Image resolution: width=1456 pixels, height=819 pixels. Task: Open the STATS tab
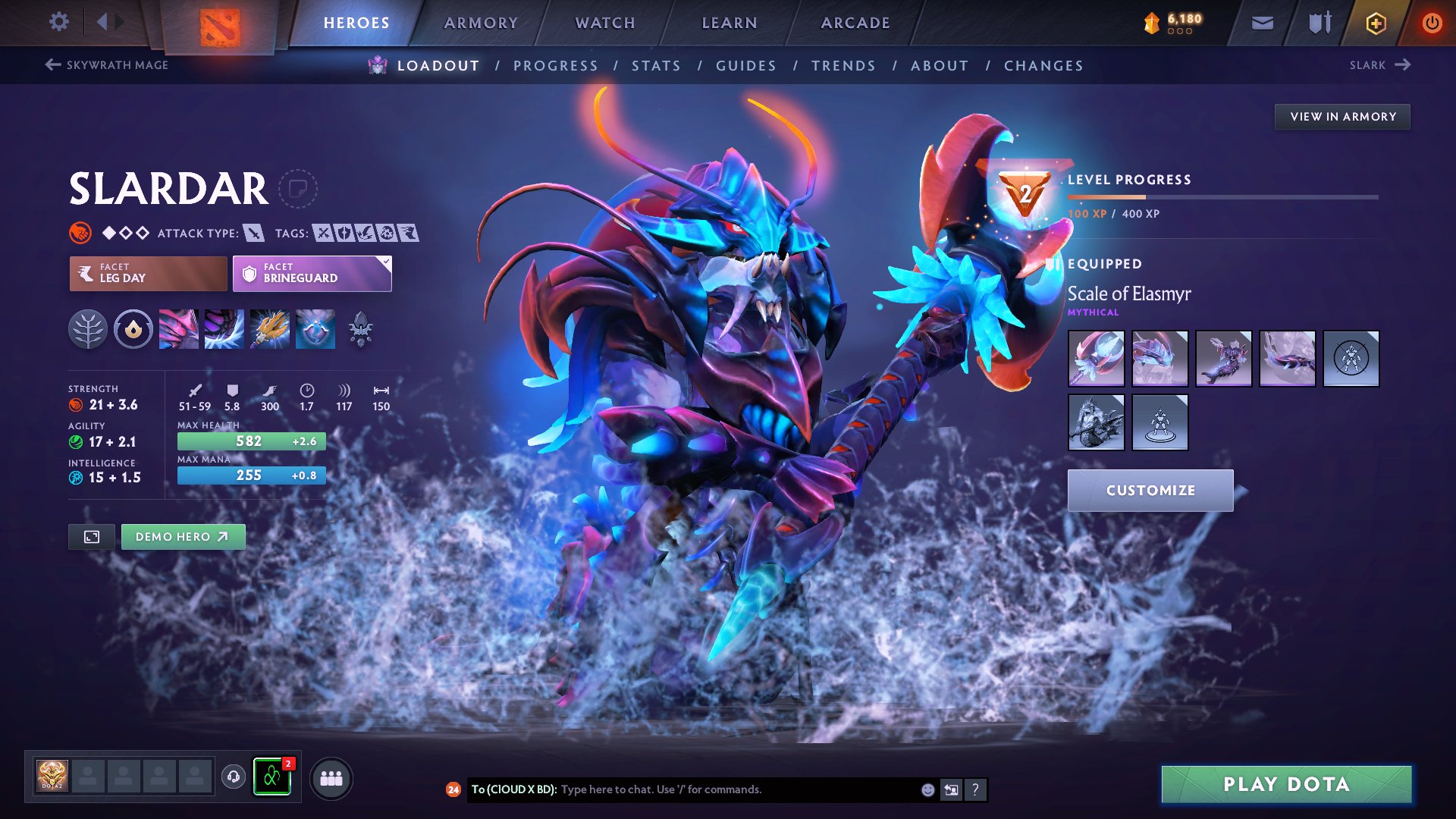657,66
